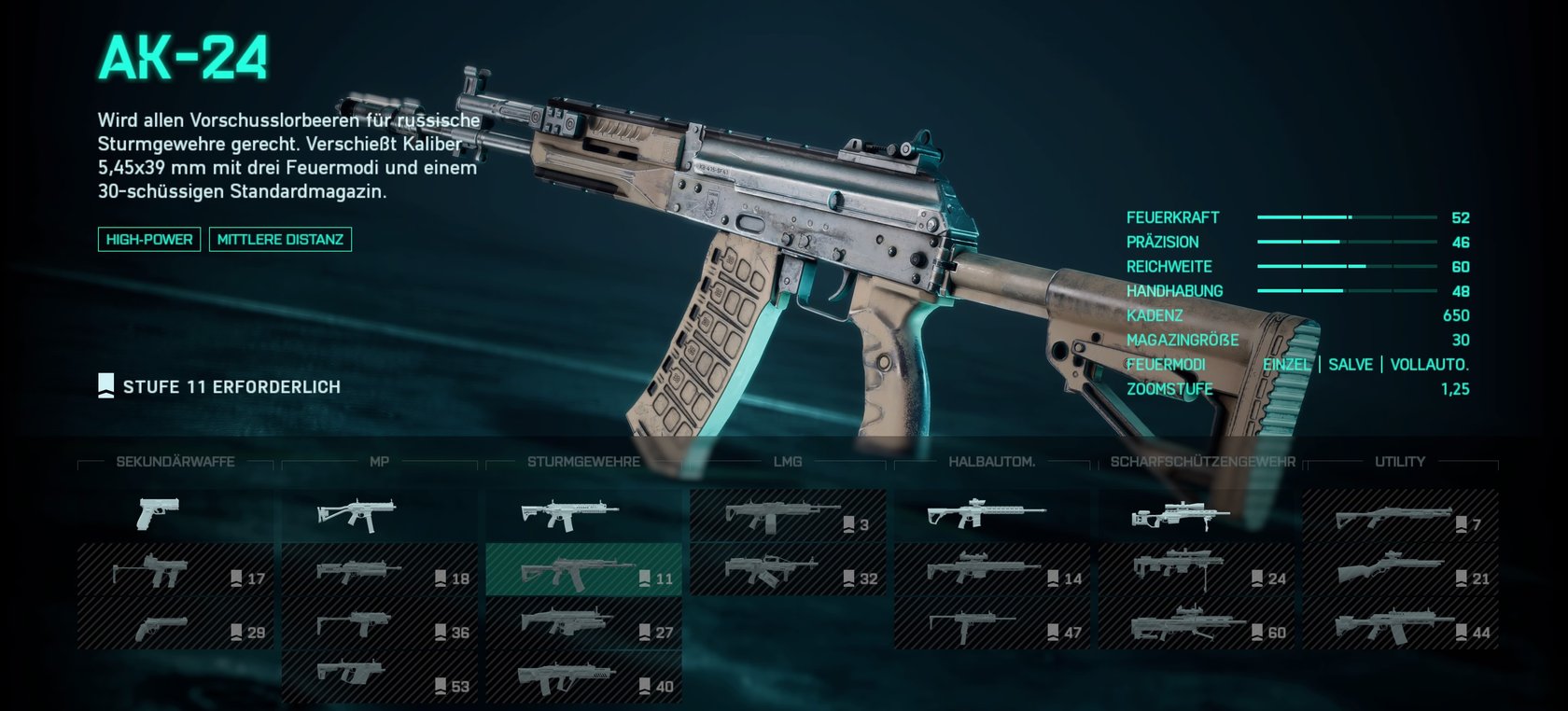Select the level 32 LMG tile

788,569
